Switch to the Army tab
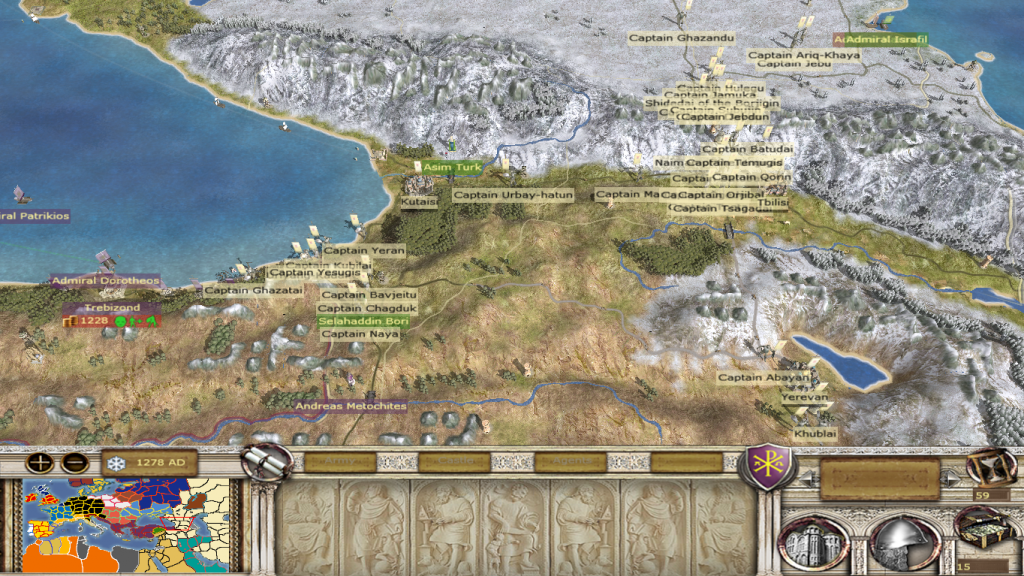 tap(340, 462)
